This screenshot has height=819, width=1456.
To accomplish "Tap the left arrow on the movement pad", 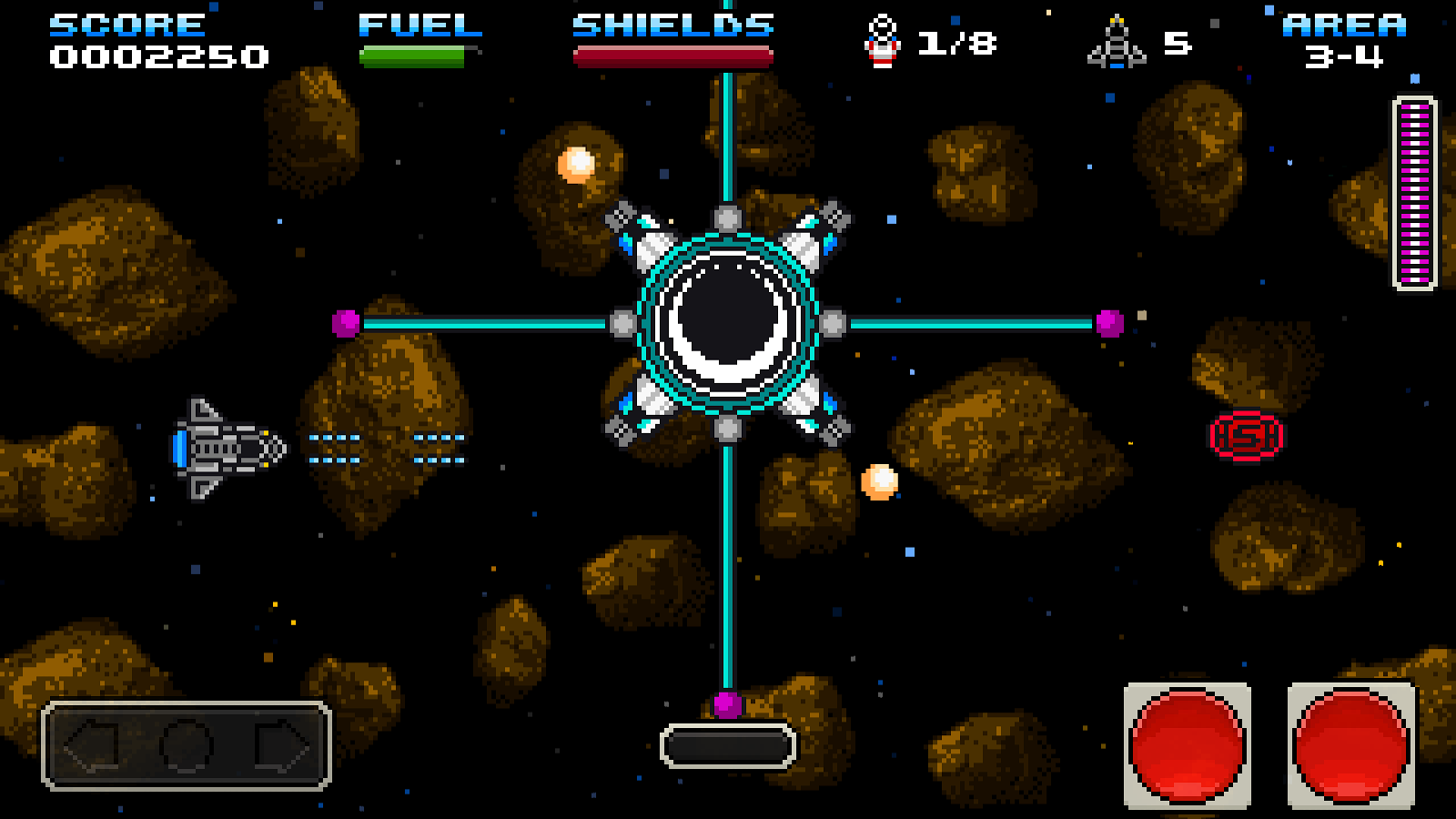I will click(94, 746).
